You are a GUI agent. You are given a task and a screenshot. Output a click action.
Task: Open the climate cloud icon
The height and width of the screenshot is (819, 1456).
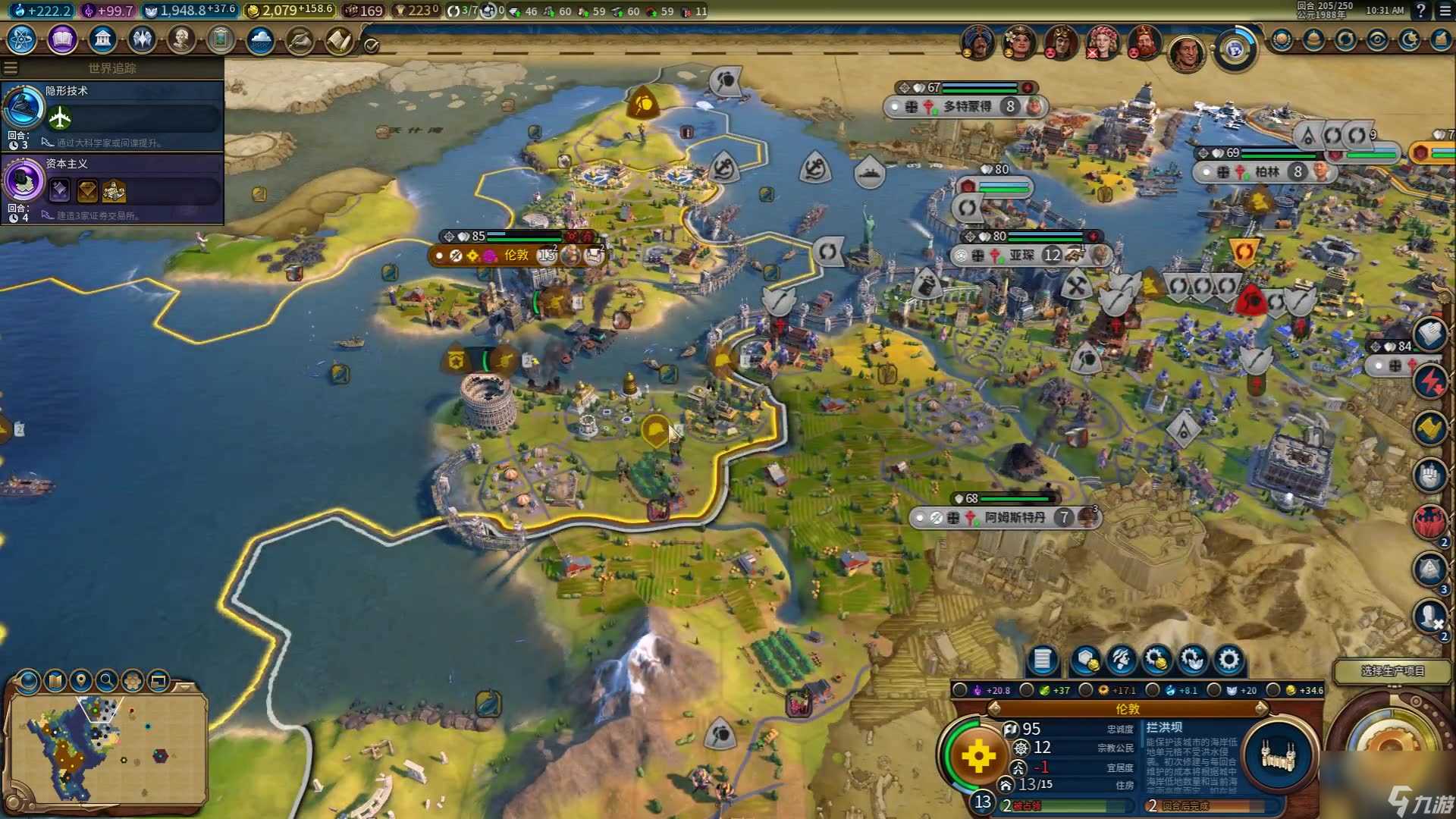tap(260, 39)
